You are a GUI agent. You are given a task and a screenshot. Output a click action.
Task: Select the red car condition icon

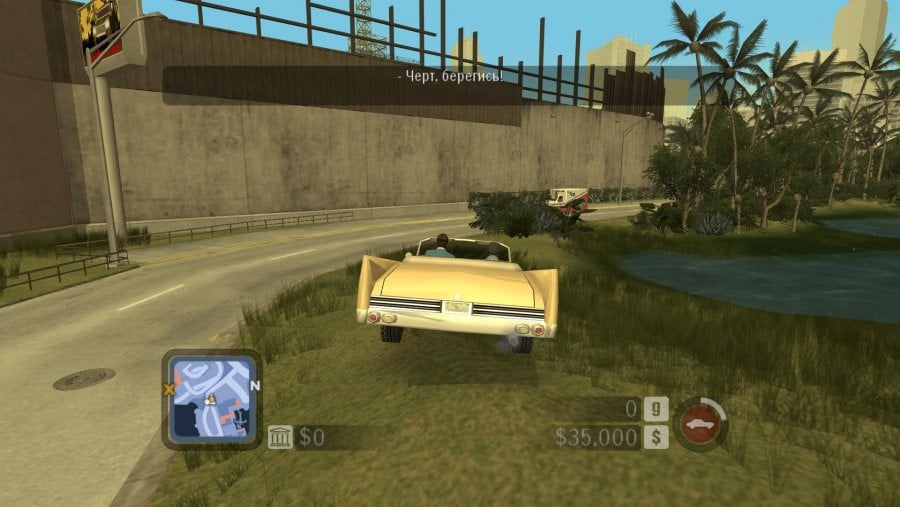[x=700, y=423]
